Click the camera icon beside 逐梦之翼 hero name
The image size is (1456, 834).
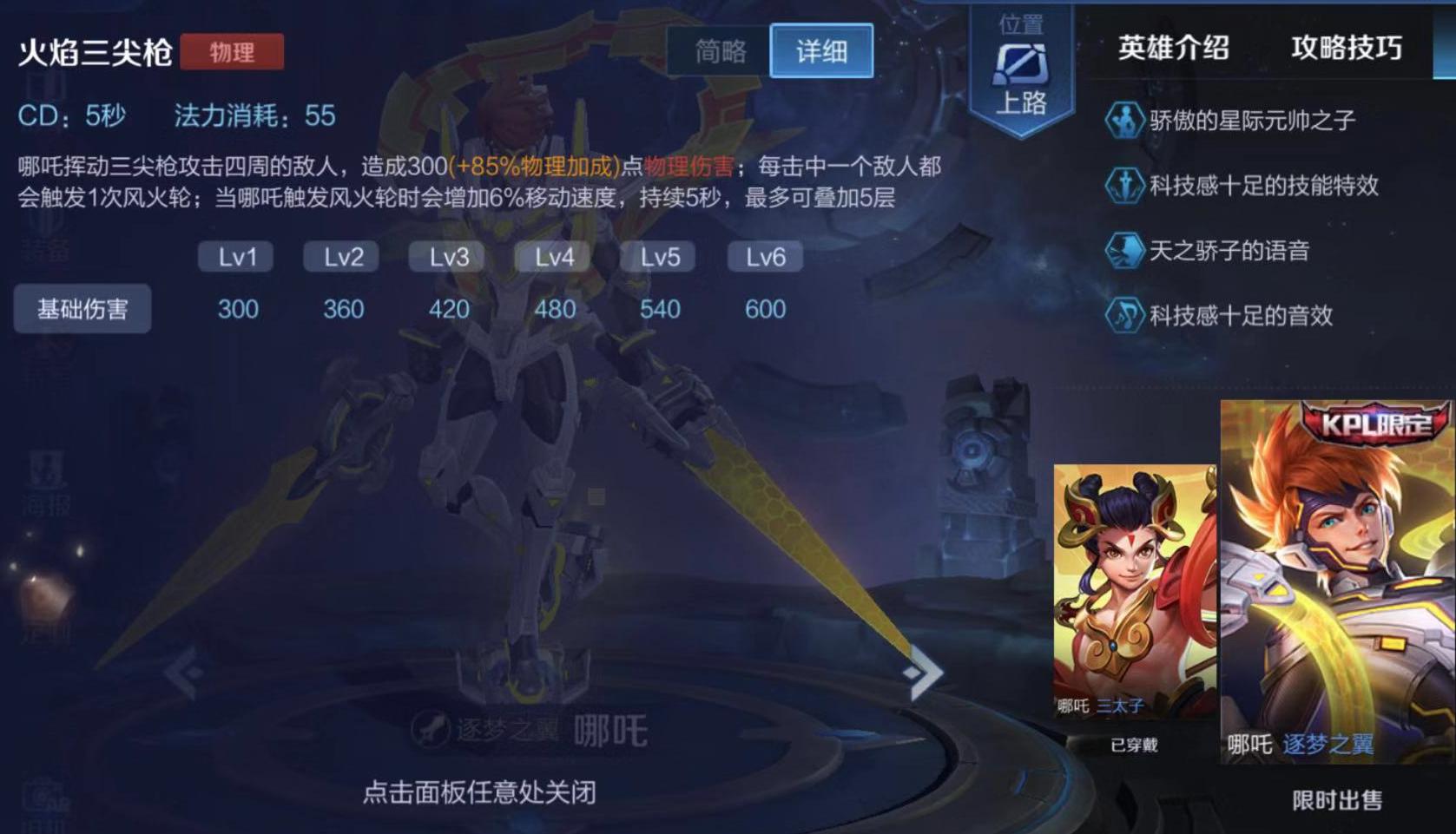click(432, 729)
